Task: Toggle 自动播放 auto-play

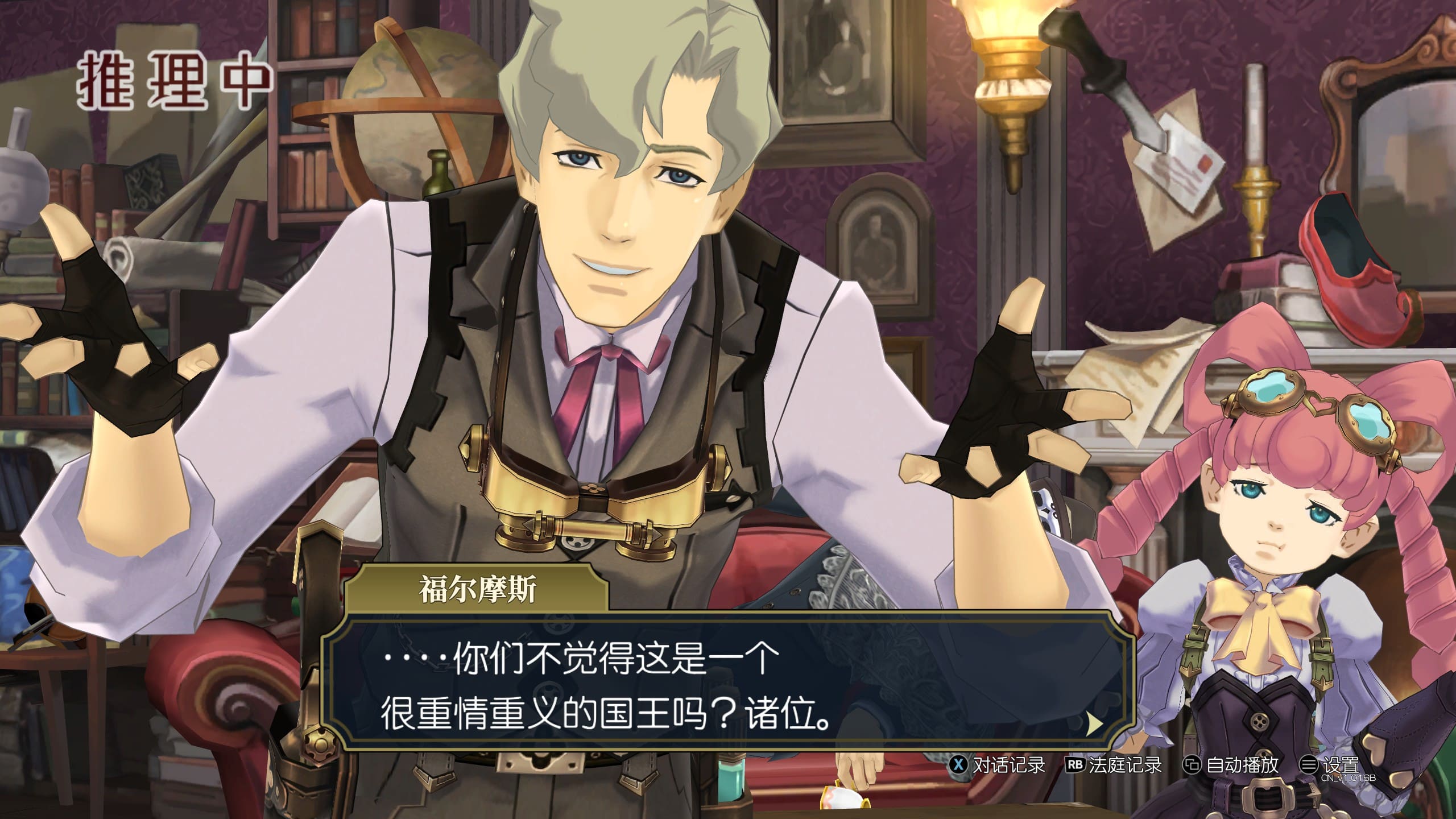Action: click(x=1231, y=765)
